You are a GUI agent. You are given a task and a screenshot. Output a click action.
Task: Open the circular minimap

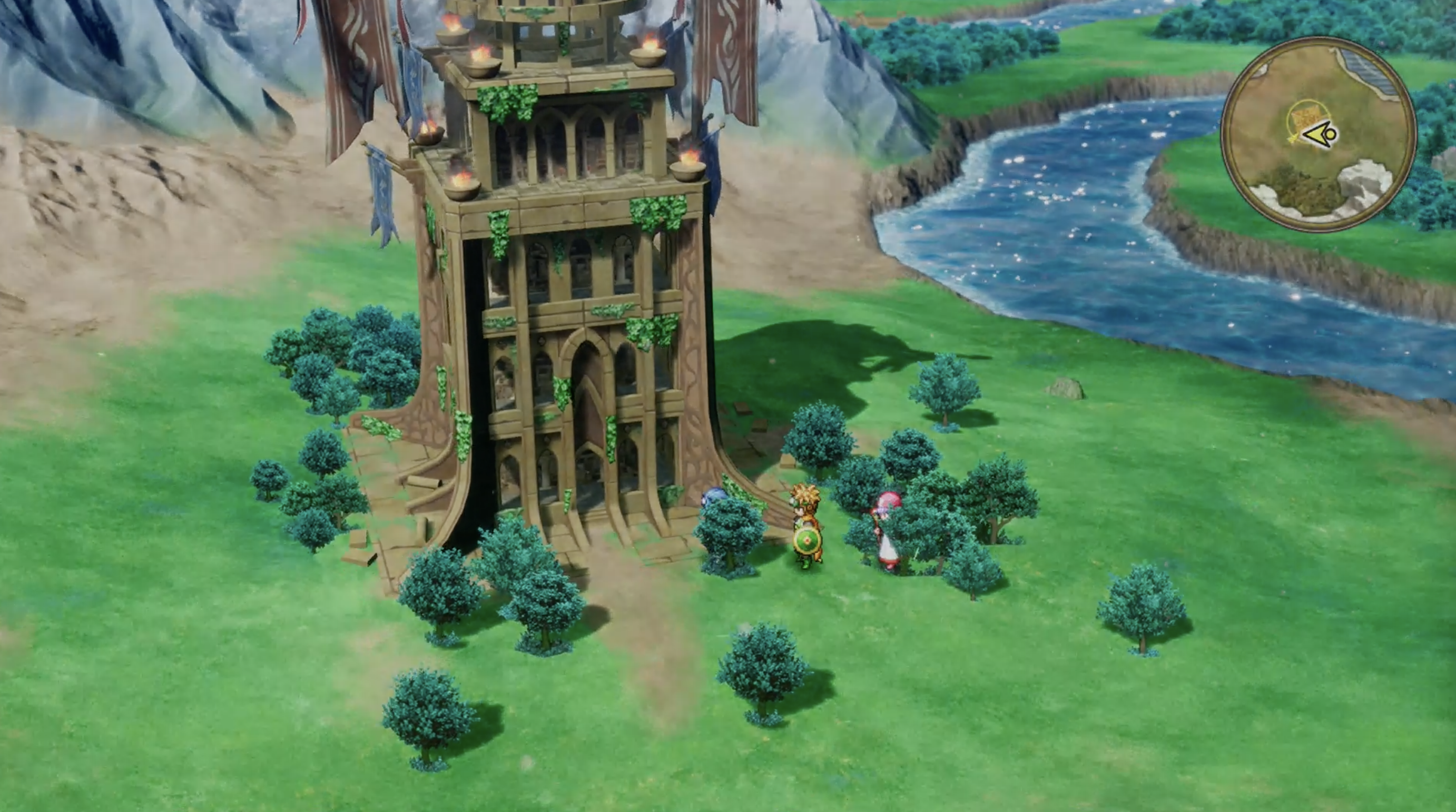coord(1319,134)
